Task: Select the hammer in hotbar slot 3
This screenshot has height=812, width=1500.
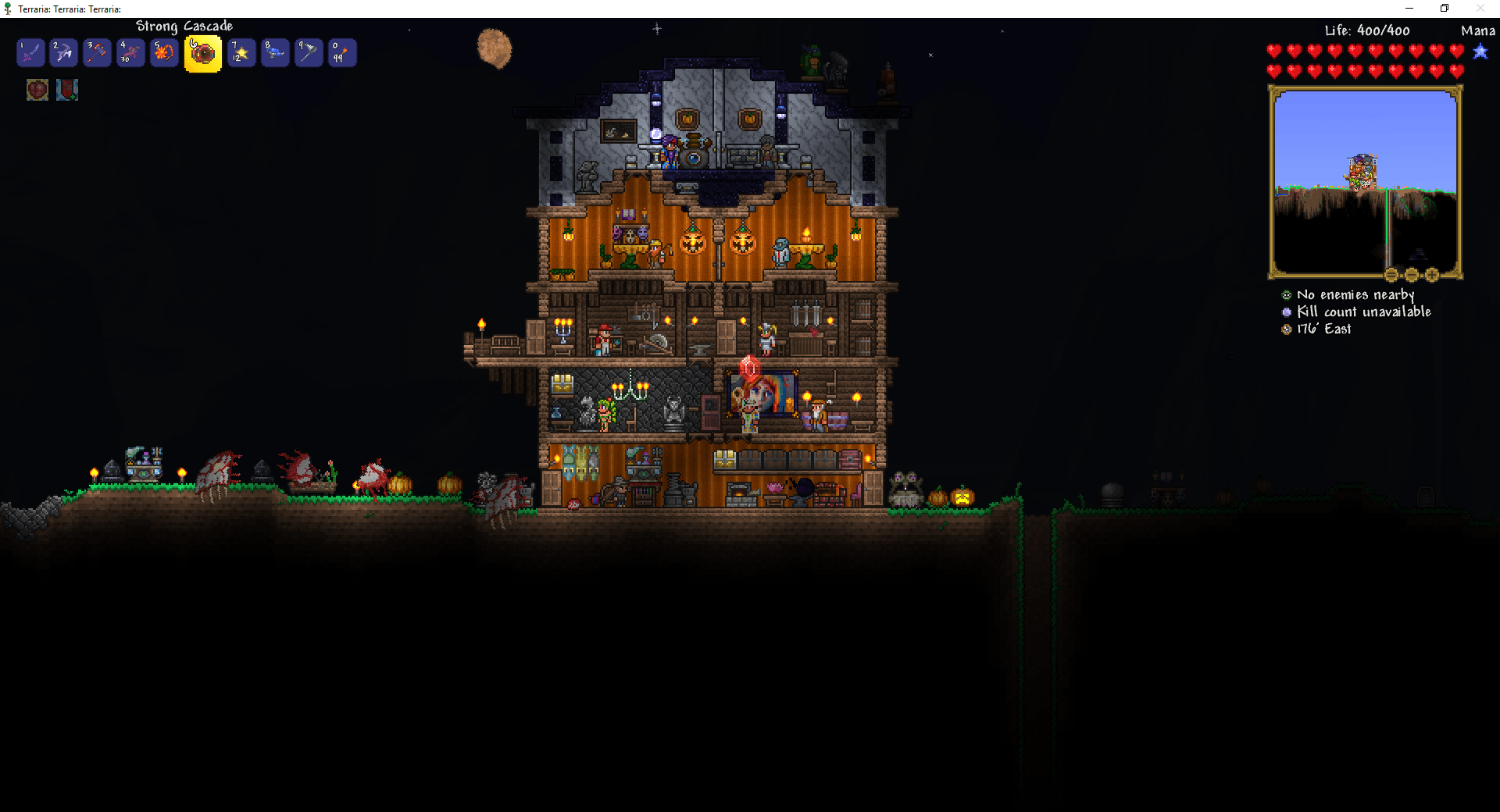Action: [98, 52]
